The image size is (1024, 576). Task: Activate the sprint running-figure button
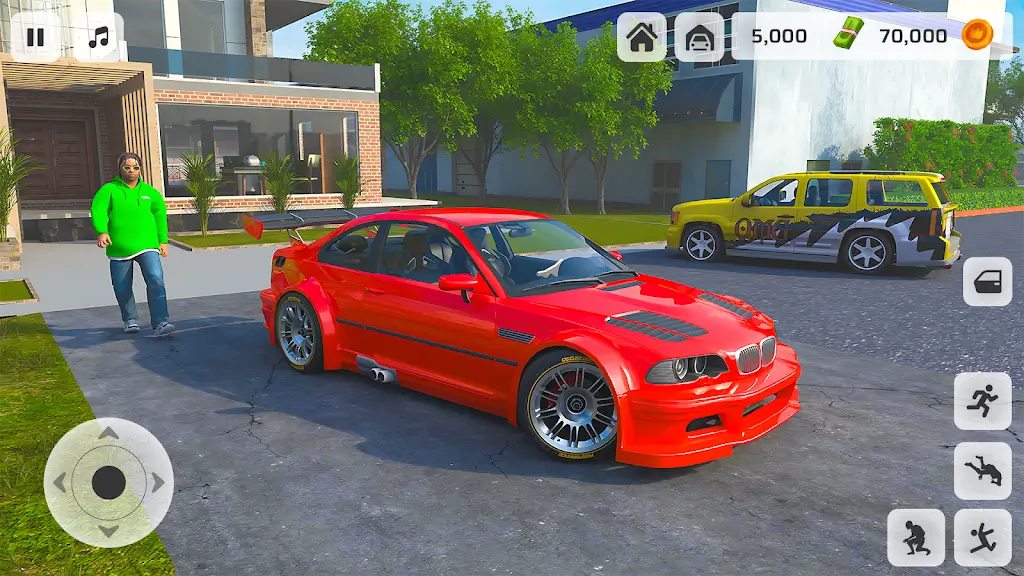coord(982,401)
